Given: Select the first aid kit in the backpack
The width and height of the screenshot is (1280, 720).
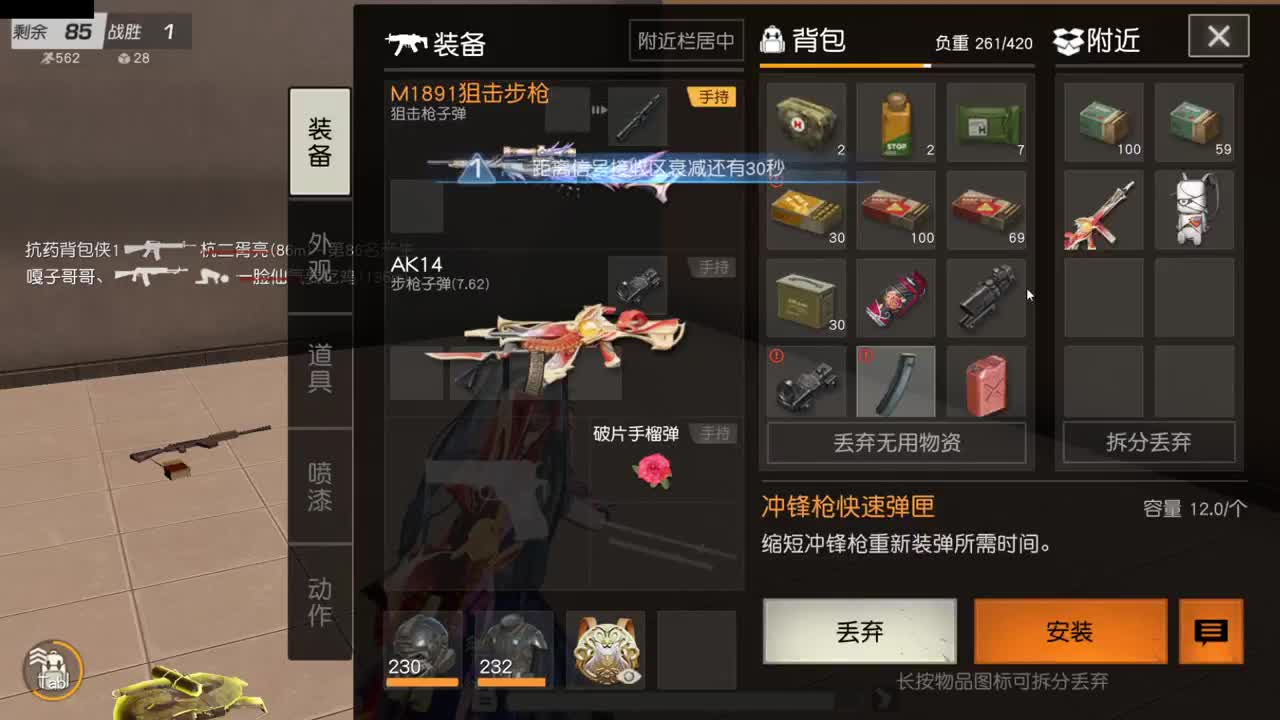Looking at the screenshot, I should pos(806,122).
